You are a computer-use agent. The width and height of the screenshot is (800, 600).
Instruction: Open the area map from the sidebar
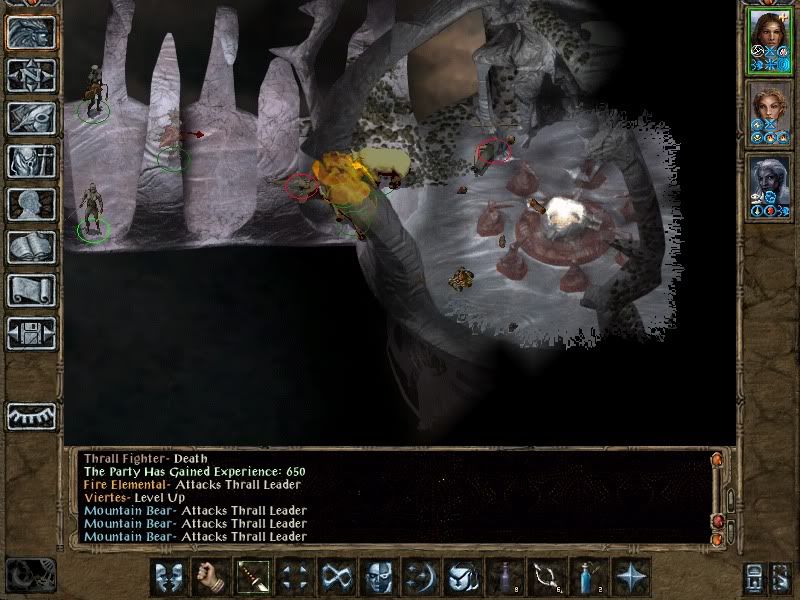click(31, 75)
